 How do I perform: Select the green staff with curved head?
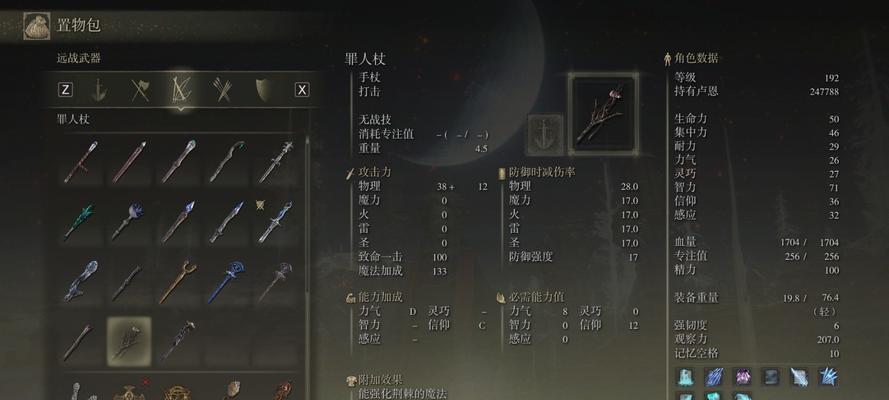[227, 161]
